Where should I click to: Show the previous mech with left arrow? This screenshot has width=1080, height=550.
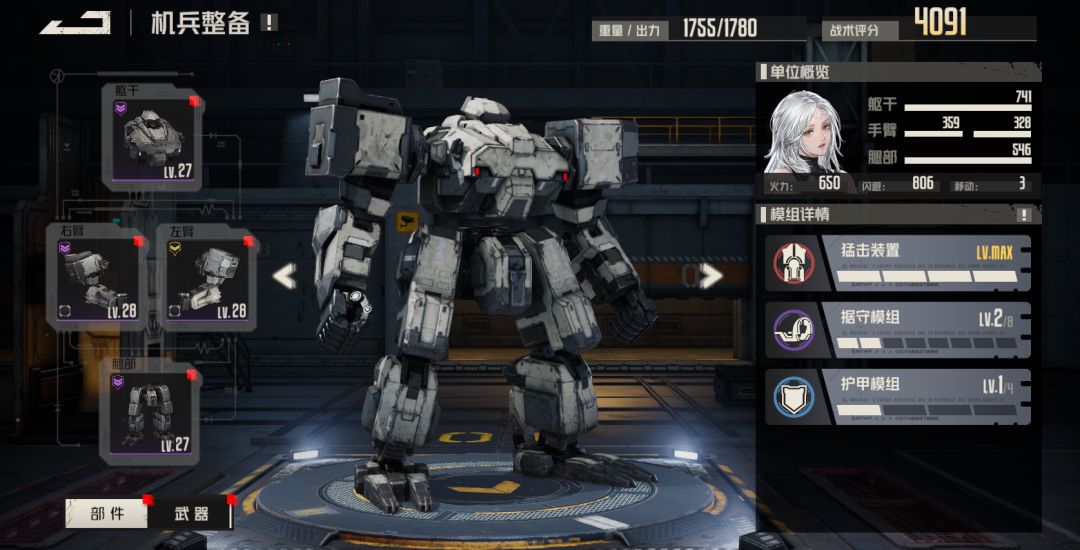point(285,276)
